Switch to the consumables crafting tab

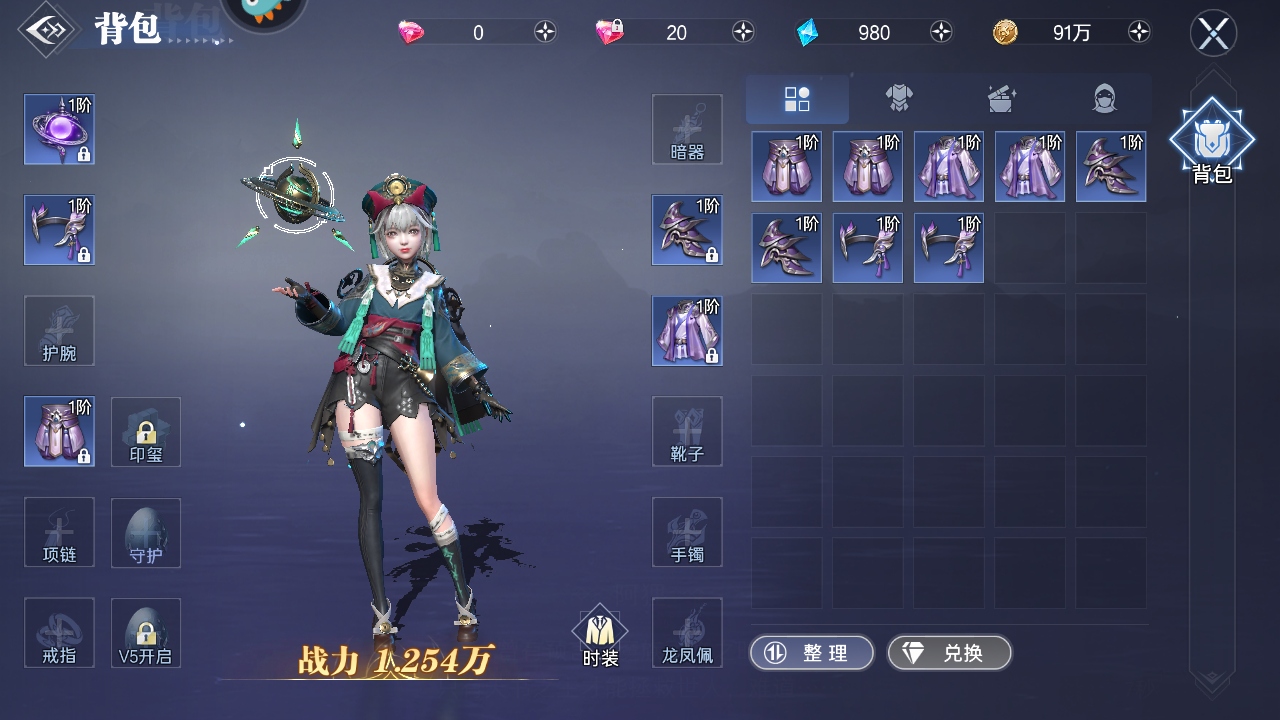(999, 97)
